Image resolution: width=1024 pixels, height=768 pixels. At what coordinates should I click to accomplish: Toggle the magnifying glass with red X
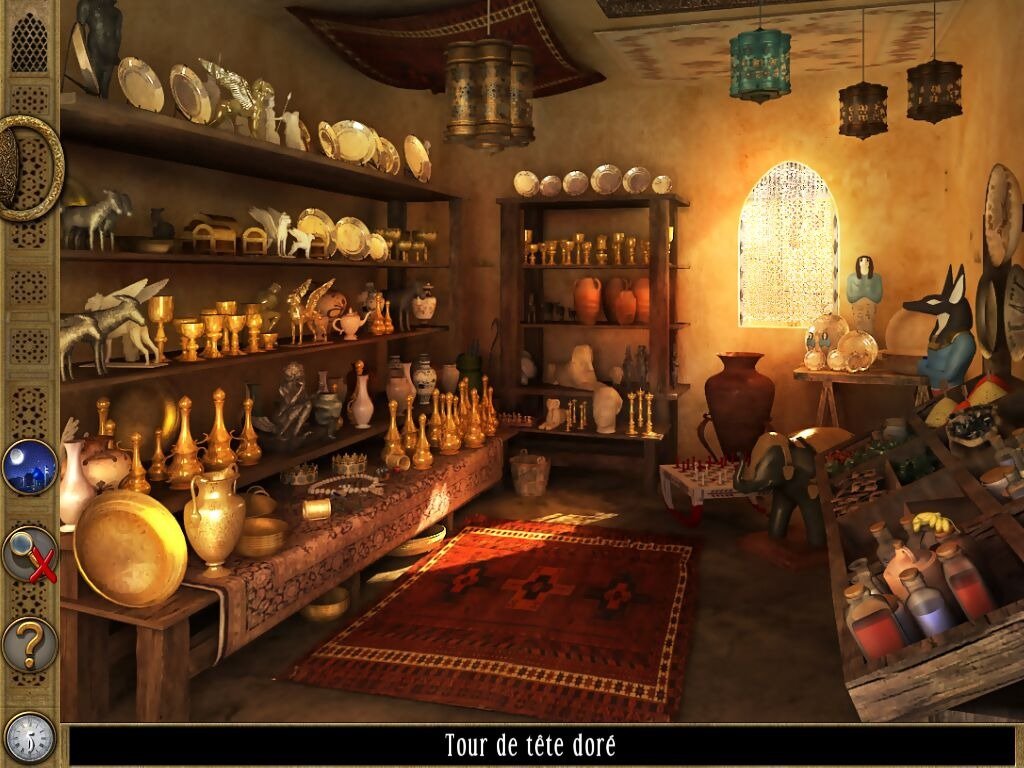coord(29,554)
